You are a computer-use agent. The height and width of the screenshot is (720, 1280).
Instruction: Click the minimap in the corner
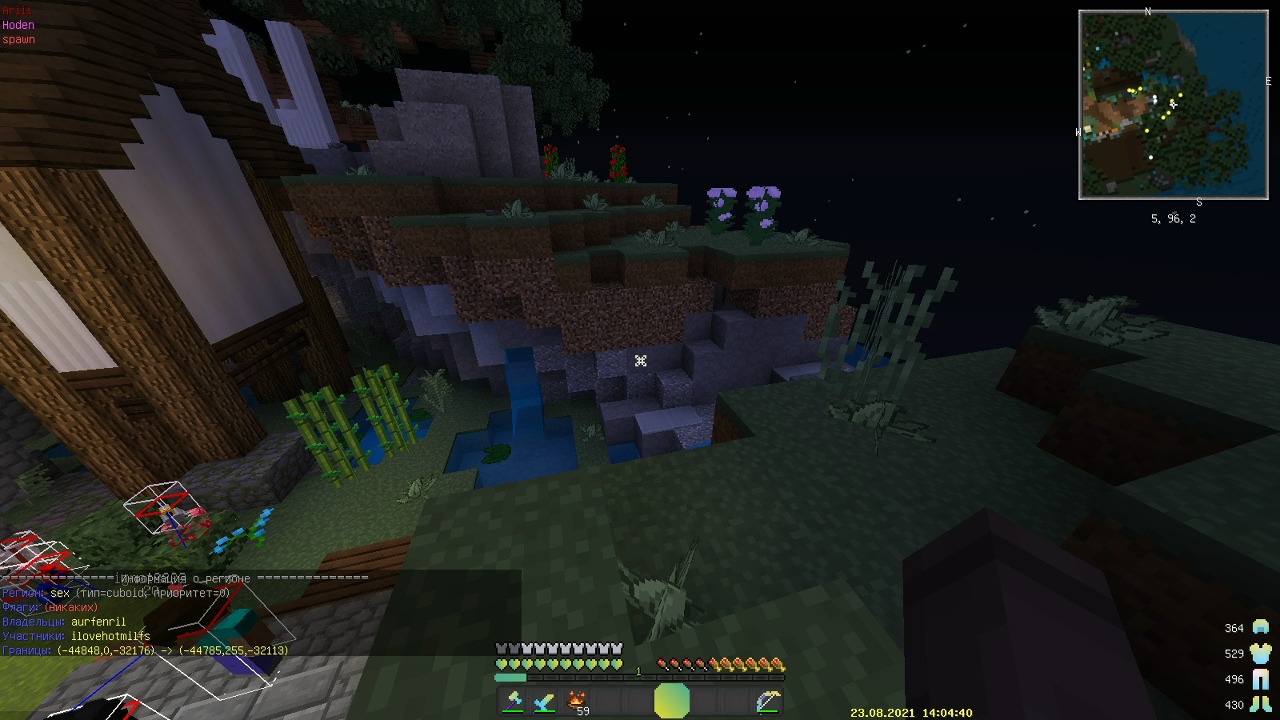click(1173, 105)
